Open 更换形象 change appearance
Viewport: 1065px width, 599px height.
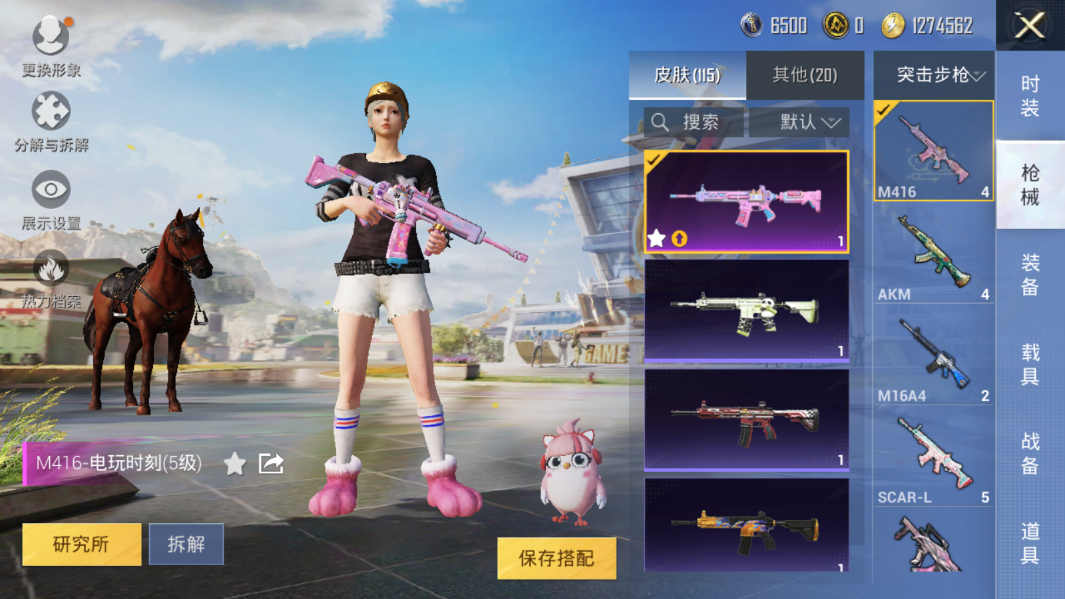pos(51,47)
